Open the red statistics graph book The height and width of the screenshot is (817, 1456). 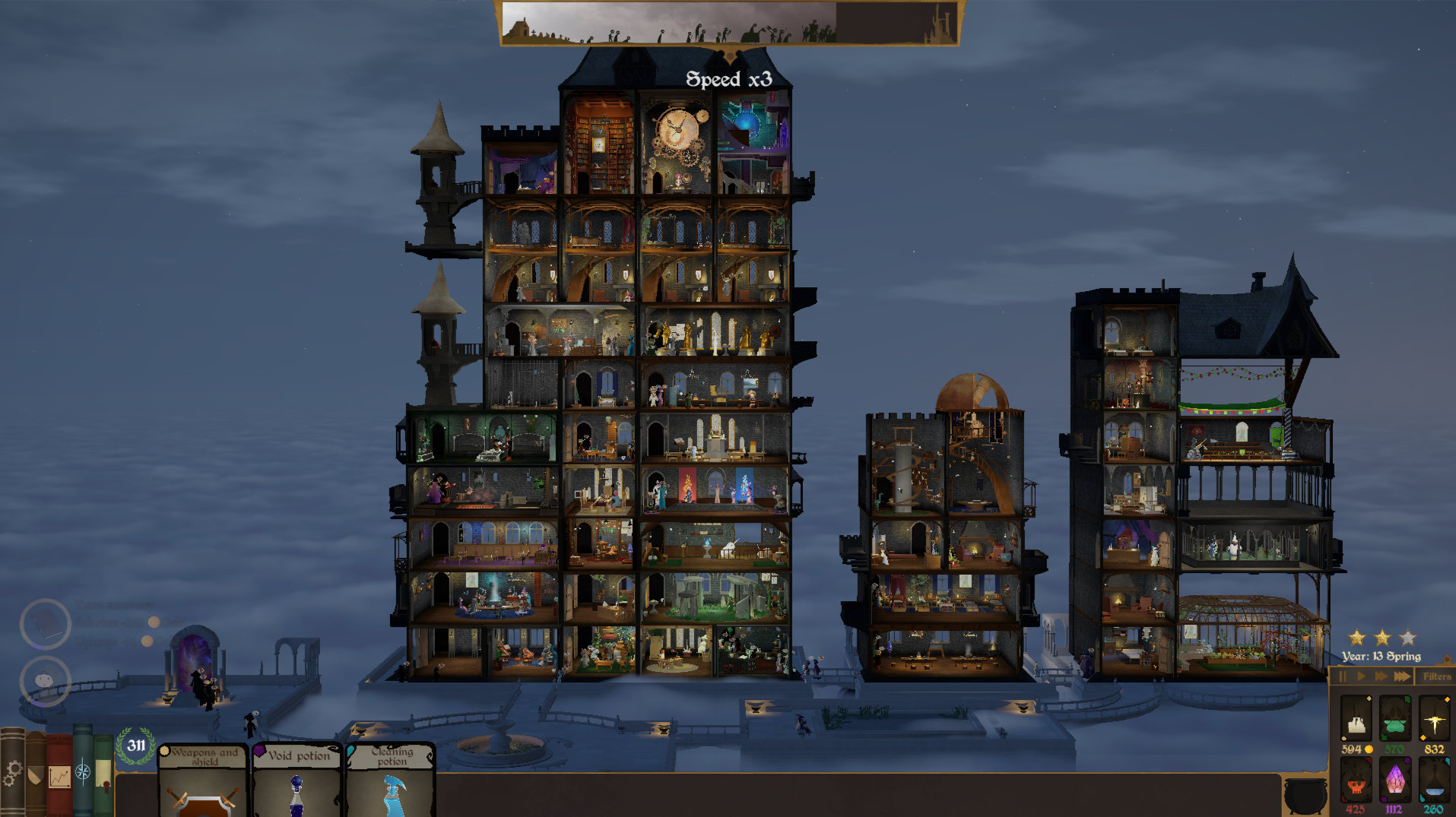click(59, 775)
